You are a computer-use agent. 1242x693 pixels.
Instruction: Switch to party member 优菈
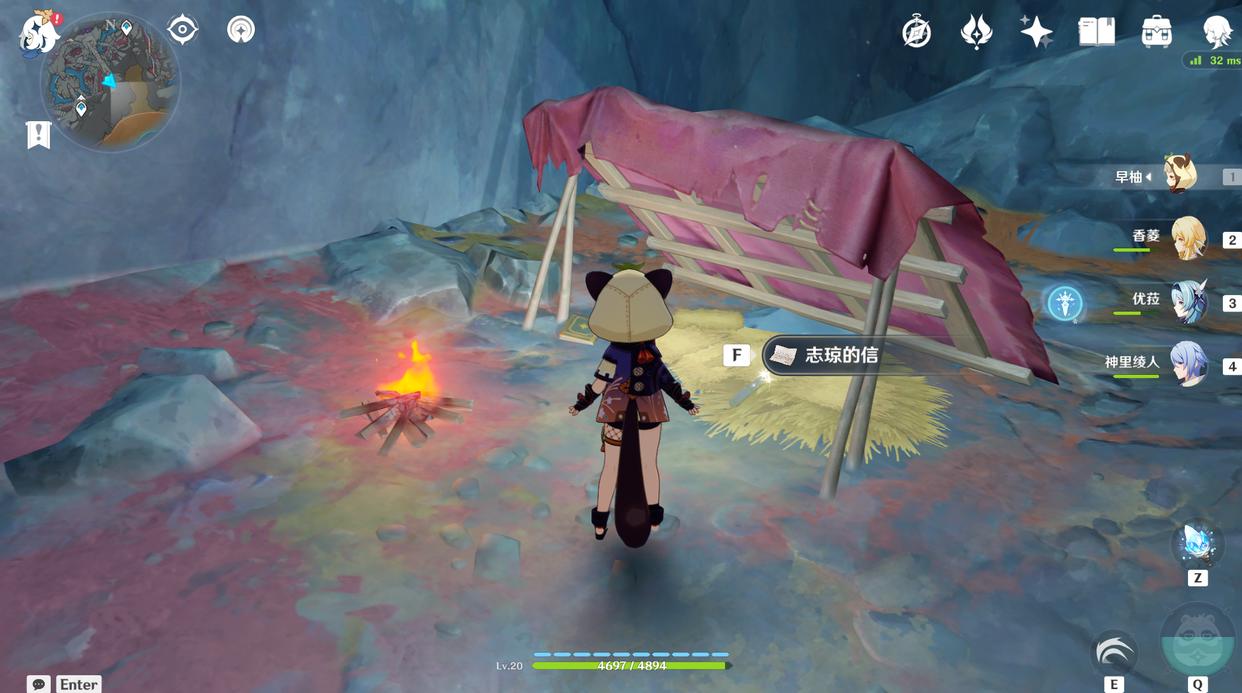click(1188, 301)
